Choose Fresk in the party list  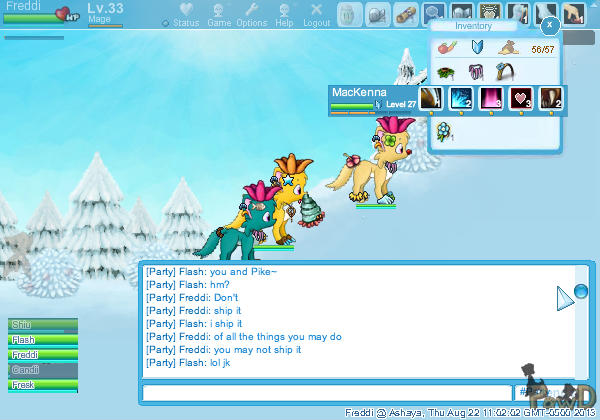click(x=40, y=384)
